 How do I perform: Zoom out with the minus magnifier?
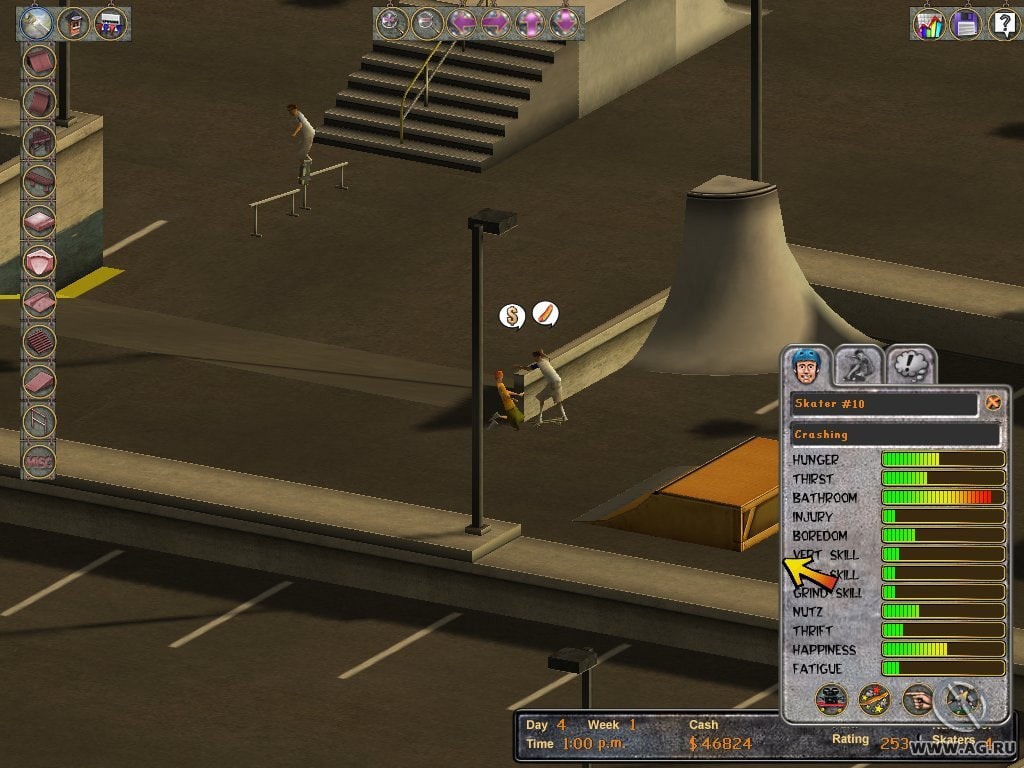427,23
